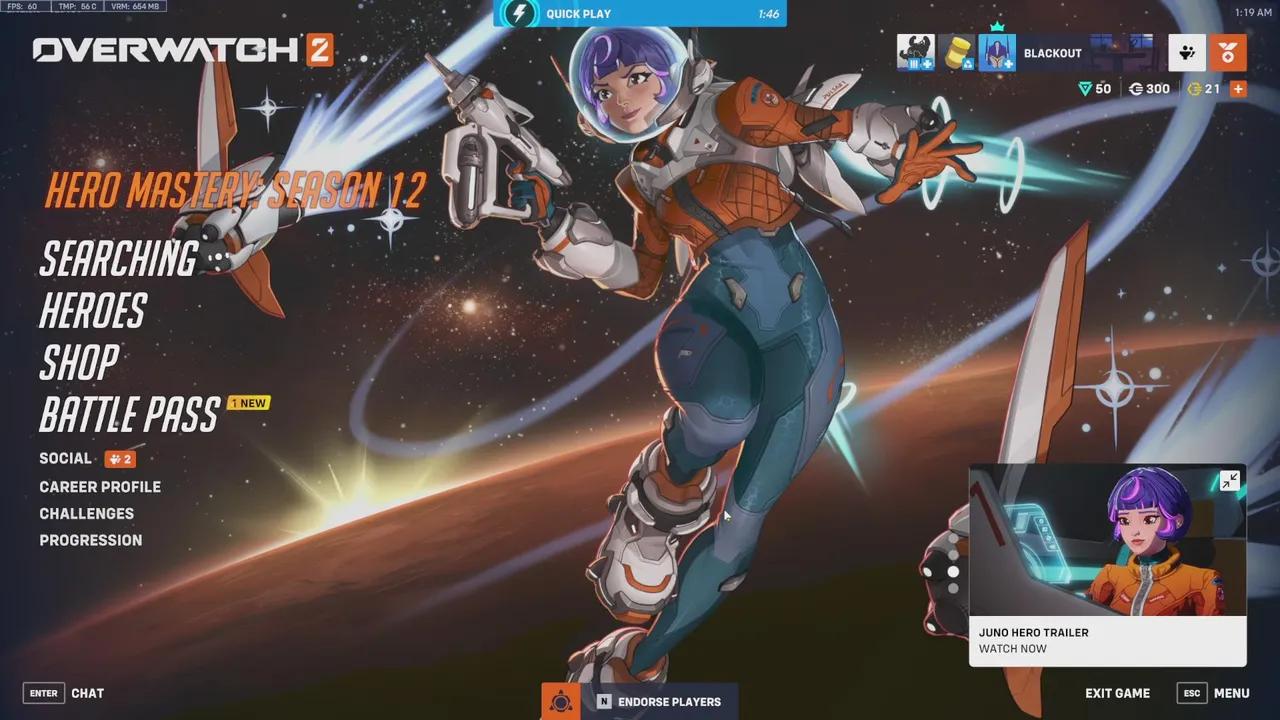Open the social group icon near endorsement medal
The width and height of the screenshot is (1280, 720).
point(1186,52)
